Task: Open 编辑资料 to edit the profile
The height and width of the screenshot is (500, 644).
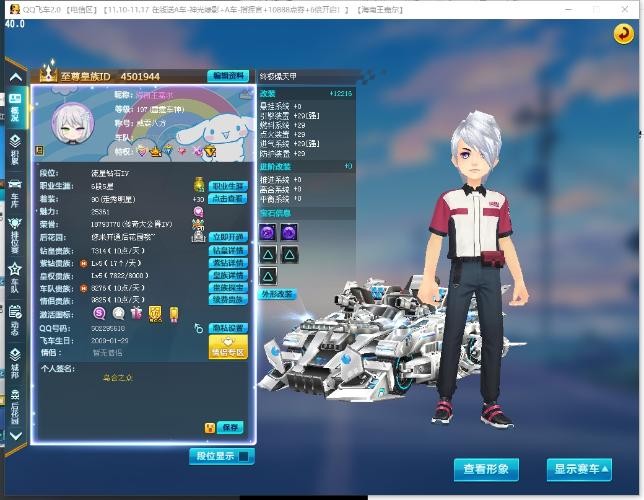Action: pos(228,76)
